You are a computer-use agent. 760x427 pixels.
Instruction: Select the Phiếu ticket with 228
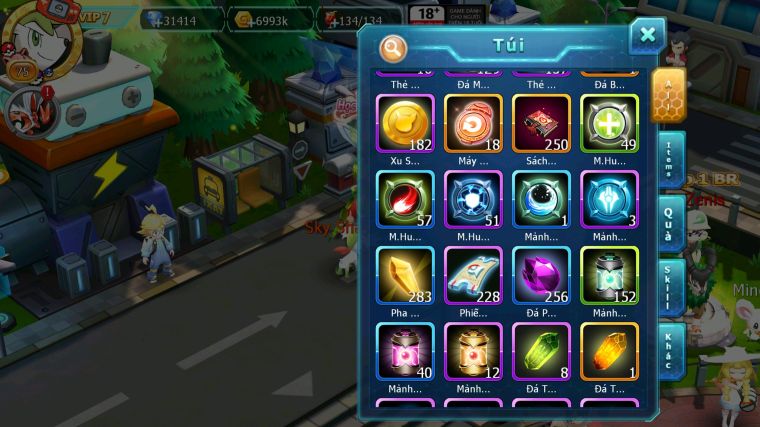(473, 275)
